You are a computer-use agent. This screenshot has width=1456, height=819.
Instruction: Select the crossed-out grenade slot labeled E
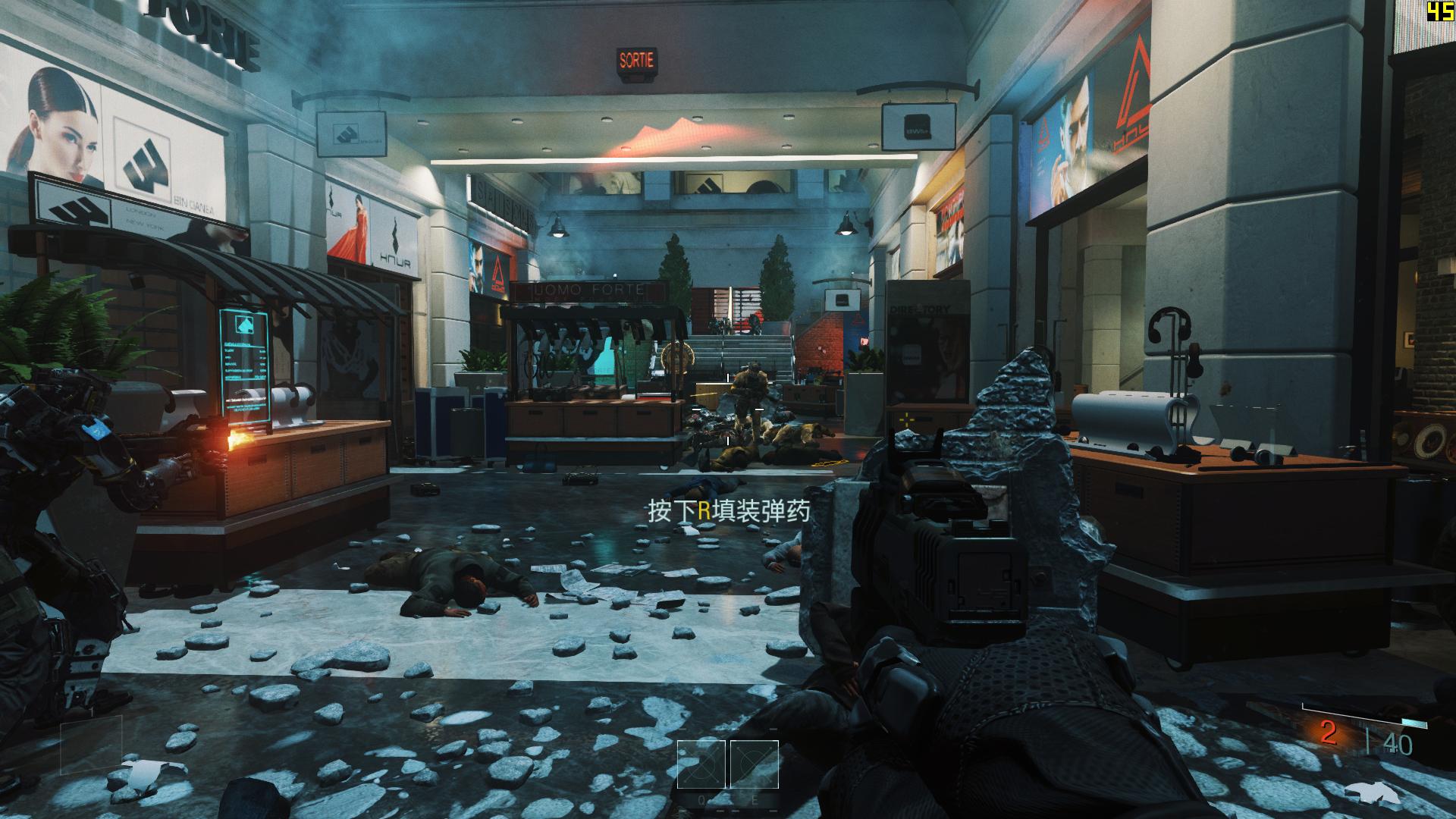pos(754,764)
